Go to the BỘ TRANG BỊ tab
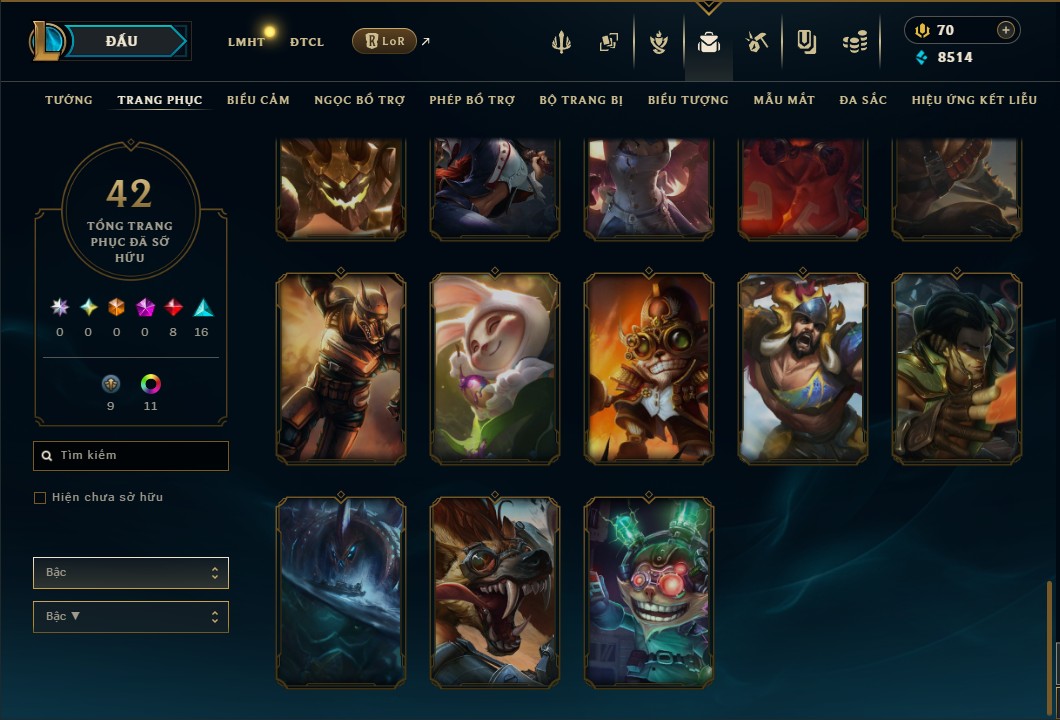 [581, 100]
